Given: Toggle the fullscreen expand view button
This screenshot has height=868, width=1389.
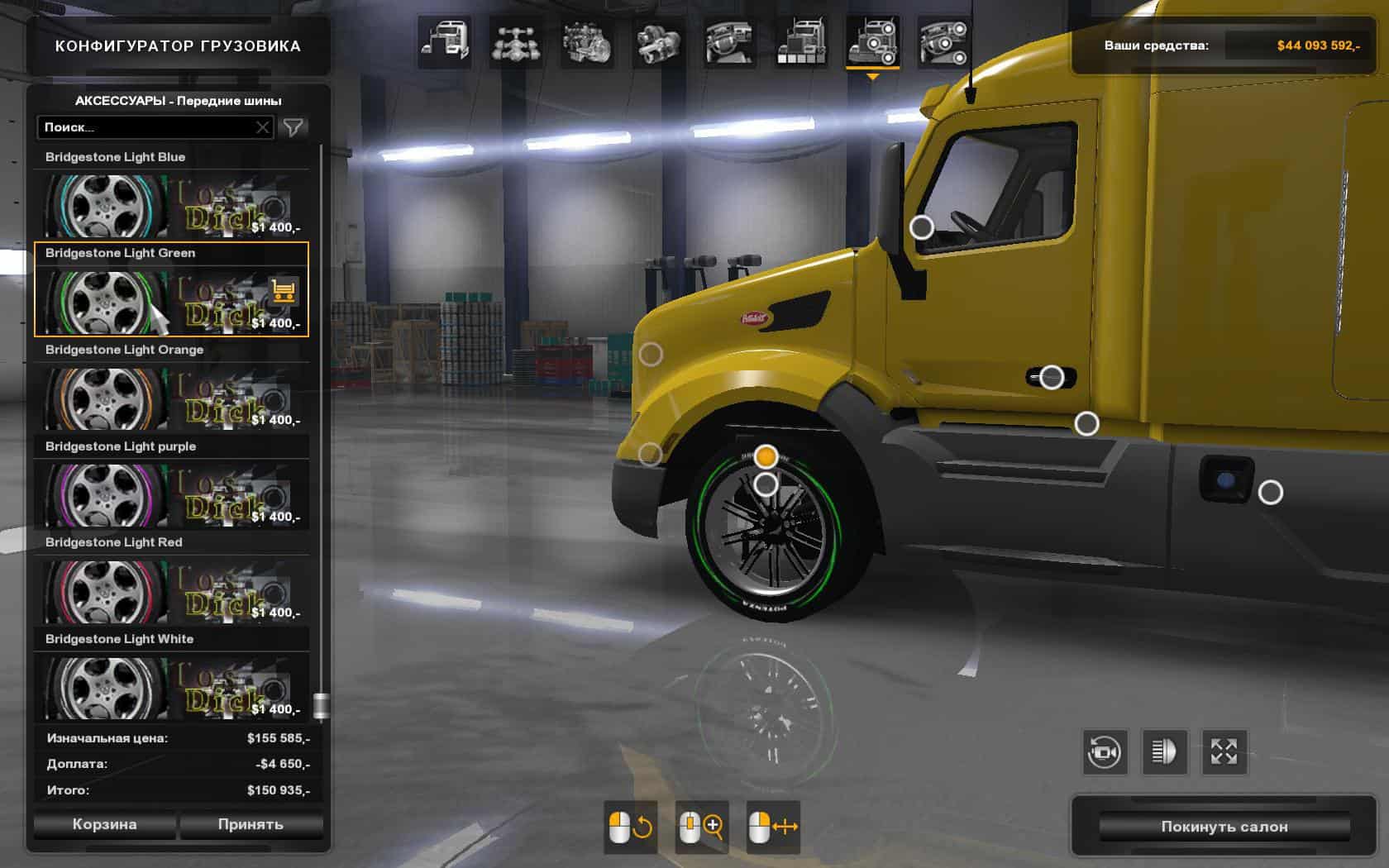Looking at the screenshot, I should click(1224, 751).
